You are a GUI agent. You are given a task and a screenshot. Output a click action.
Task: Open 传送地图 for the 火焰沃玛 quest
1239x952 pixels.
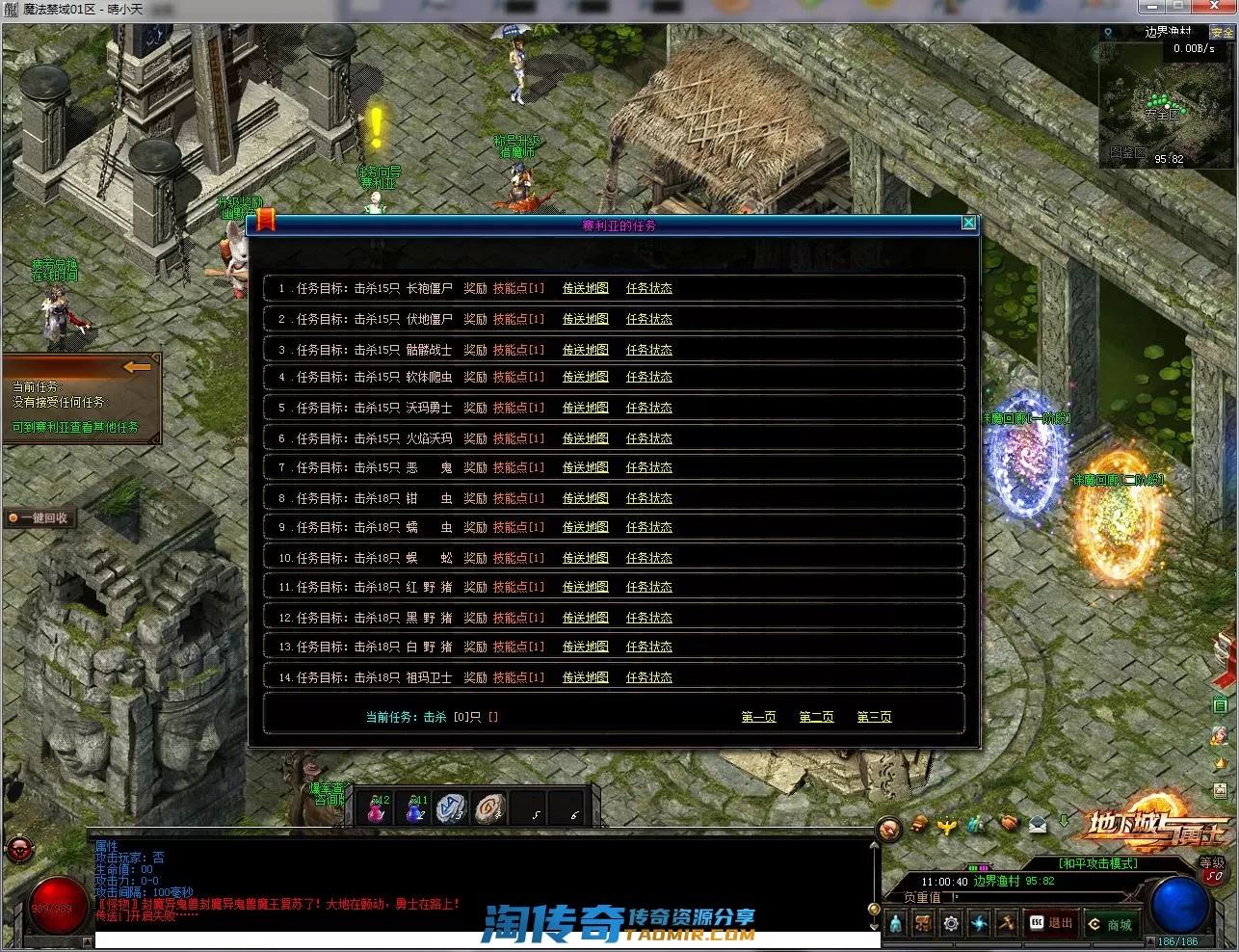[585, 438]
